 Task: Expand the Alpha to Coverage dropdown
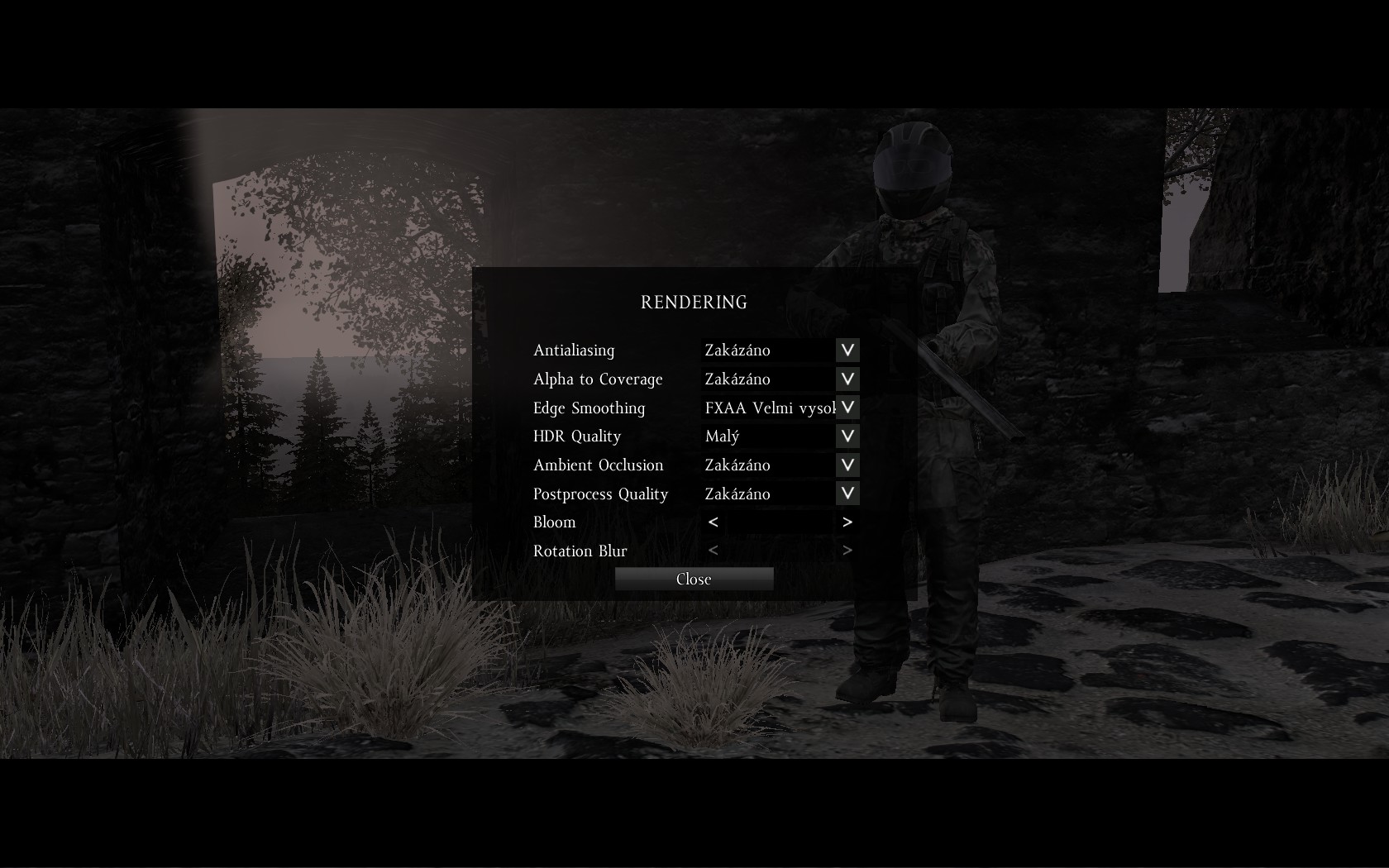point(847,379)
